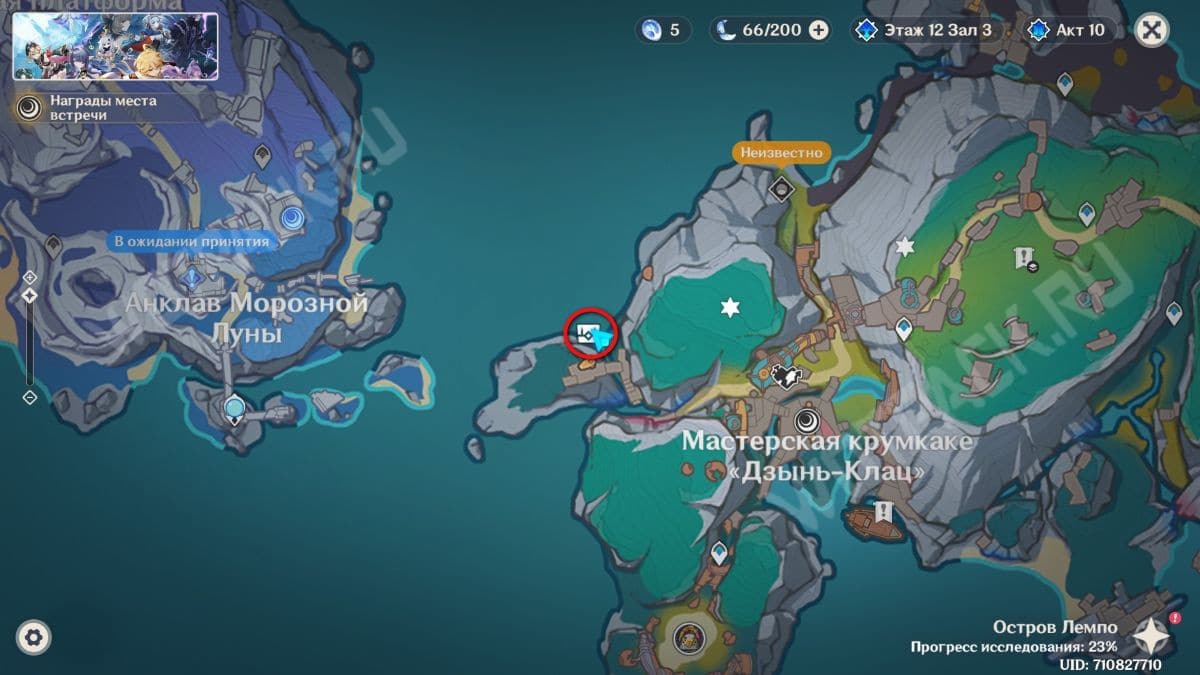1200x675 pixels.
Task: Open the Акт 10 theater tracker
Action: point(1070,30)
